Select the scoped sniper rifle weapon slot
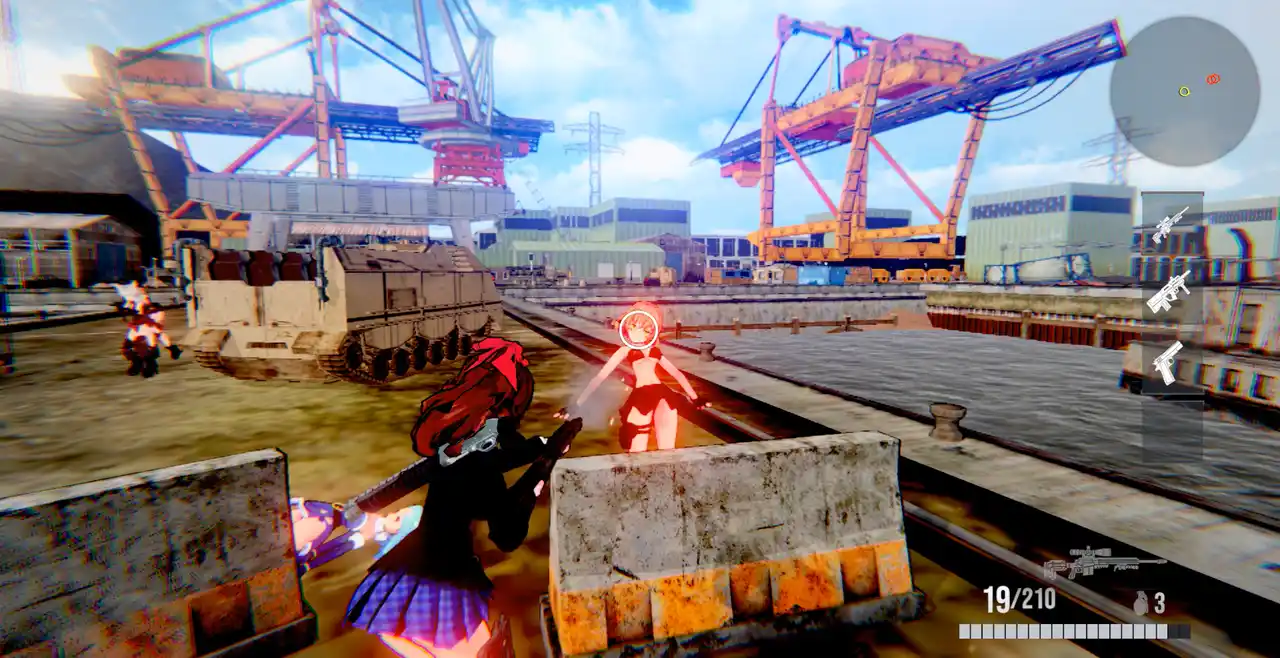The width and height of the screenshot is (1280, 658). (1170, 224)
